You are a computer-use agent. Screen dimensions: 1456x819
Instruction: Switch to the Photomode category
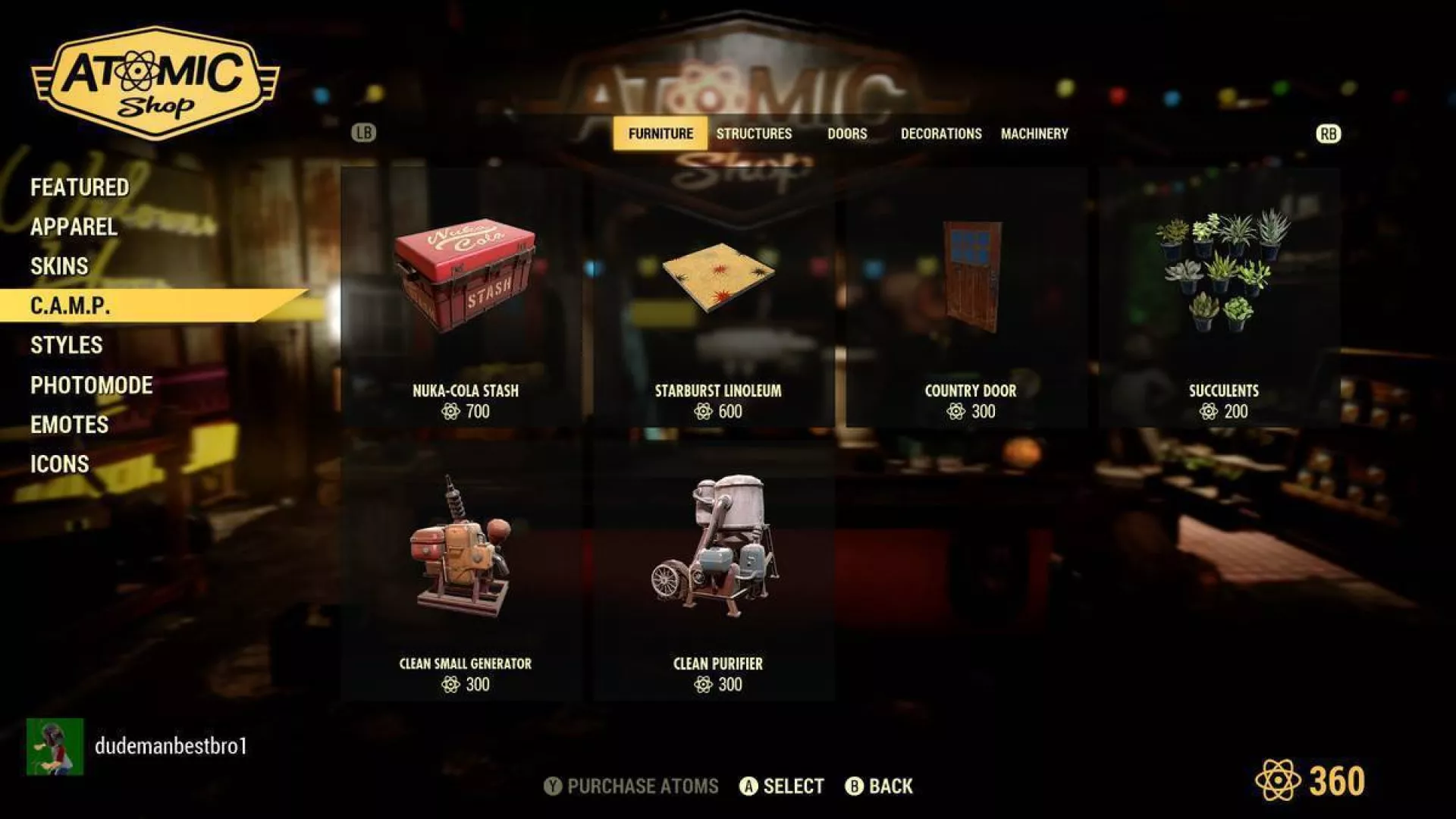coord(91,385)
